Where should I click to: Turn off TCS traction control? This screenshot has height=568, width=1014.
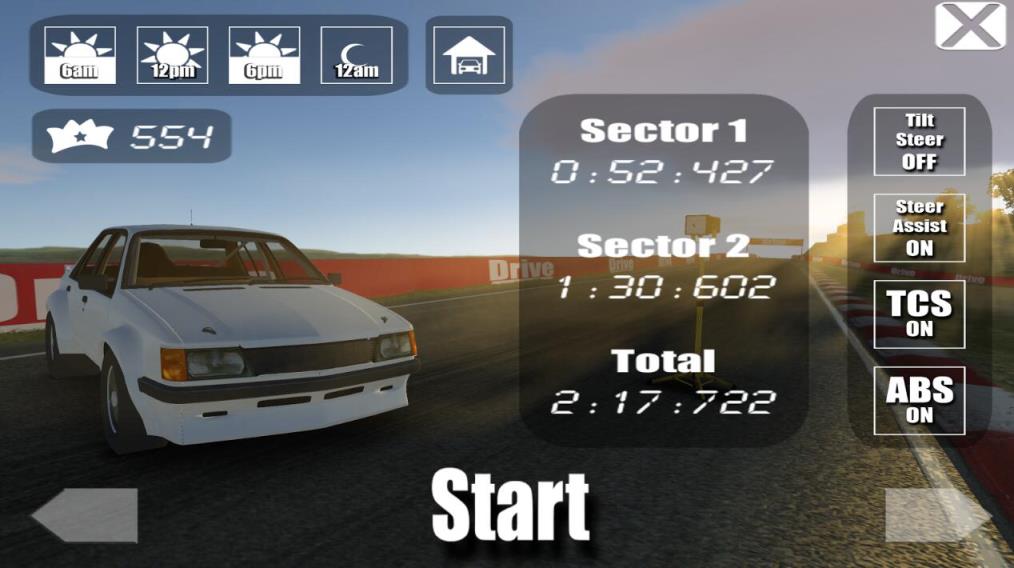coord(919,314)
